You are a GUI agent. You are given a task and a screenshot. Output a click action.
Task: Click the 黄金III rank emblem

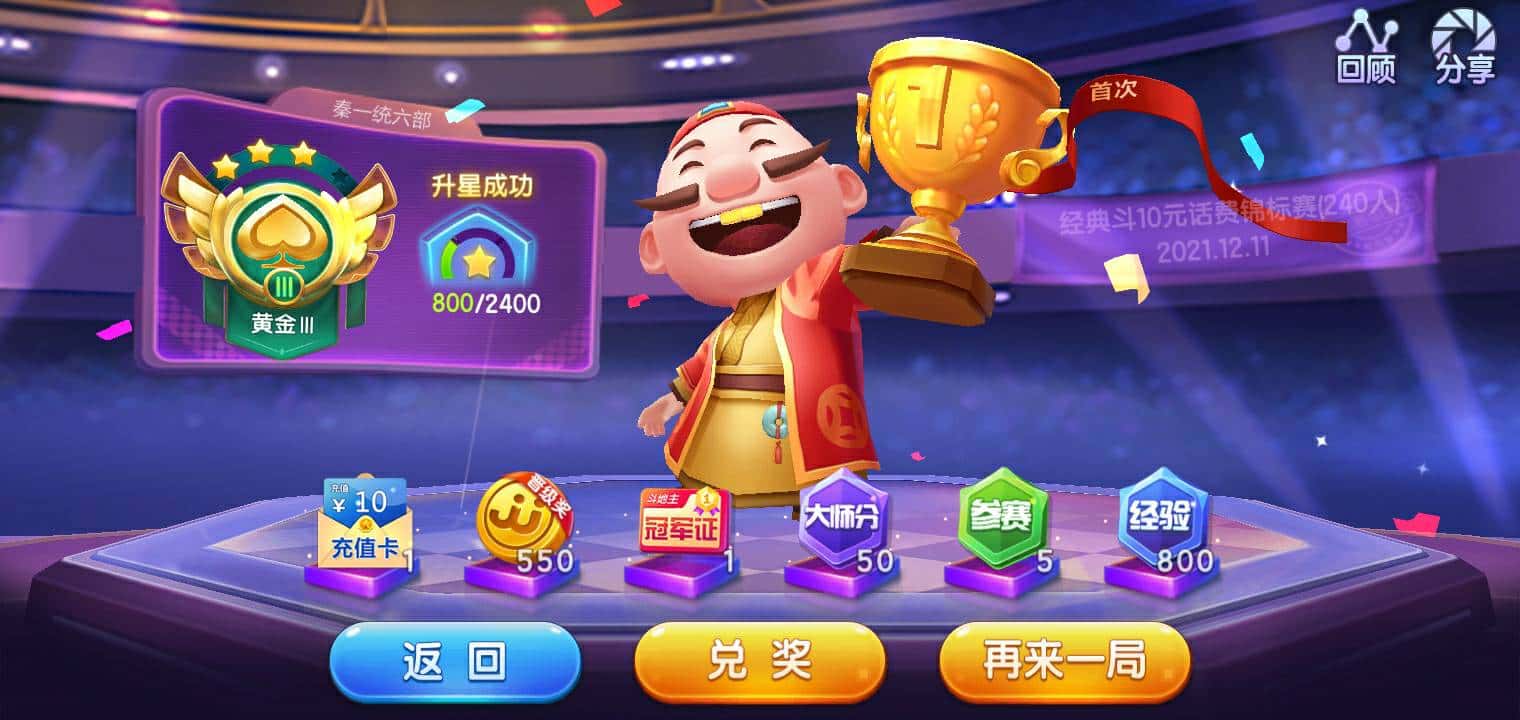[x=280, y=240]
